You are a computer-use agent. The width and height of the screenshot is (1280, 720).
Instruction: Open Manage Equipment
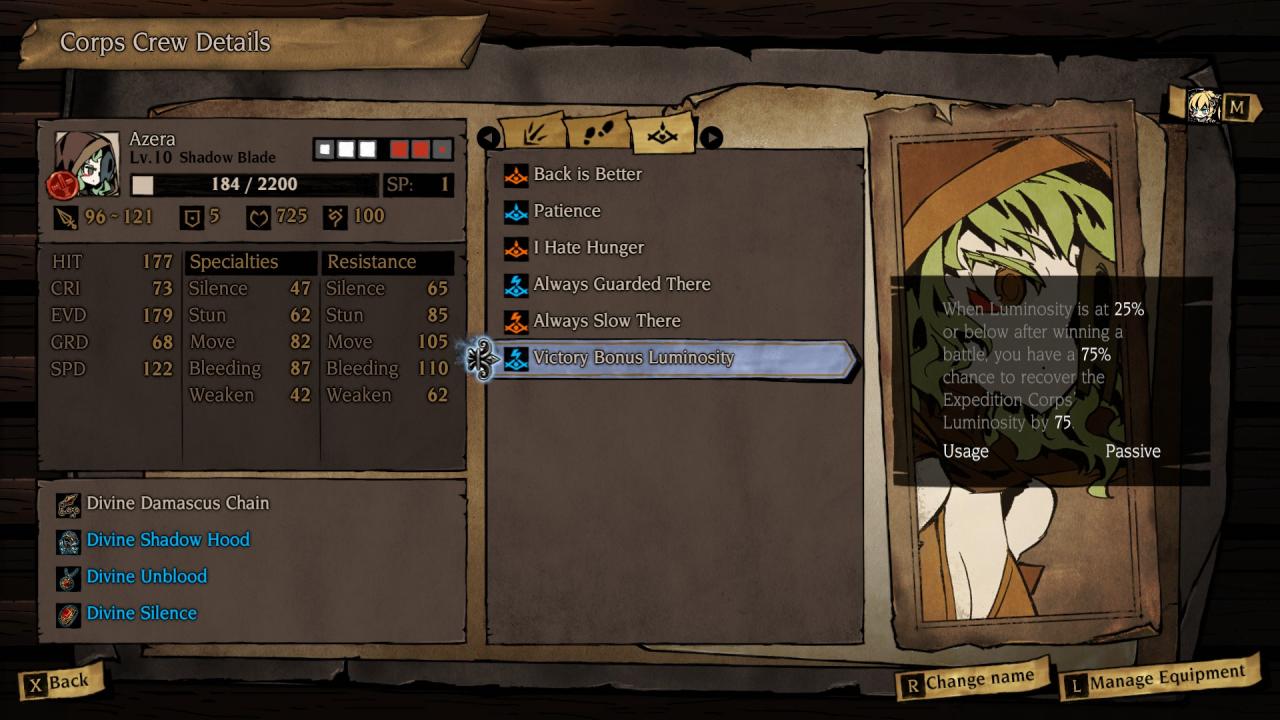tap(1157, 680)
